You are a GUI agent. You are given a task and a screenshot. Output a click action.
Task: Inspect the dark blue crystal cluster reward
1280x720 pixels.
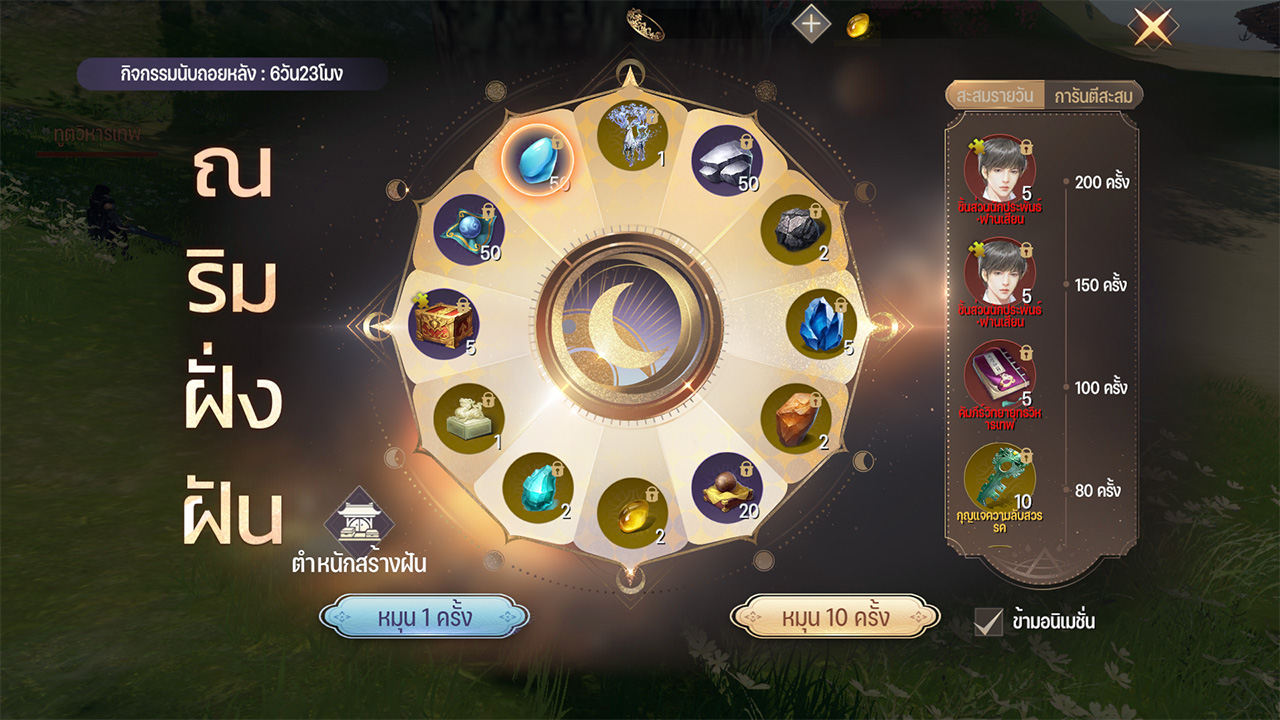coord(821,325)
